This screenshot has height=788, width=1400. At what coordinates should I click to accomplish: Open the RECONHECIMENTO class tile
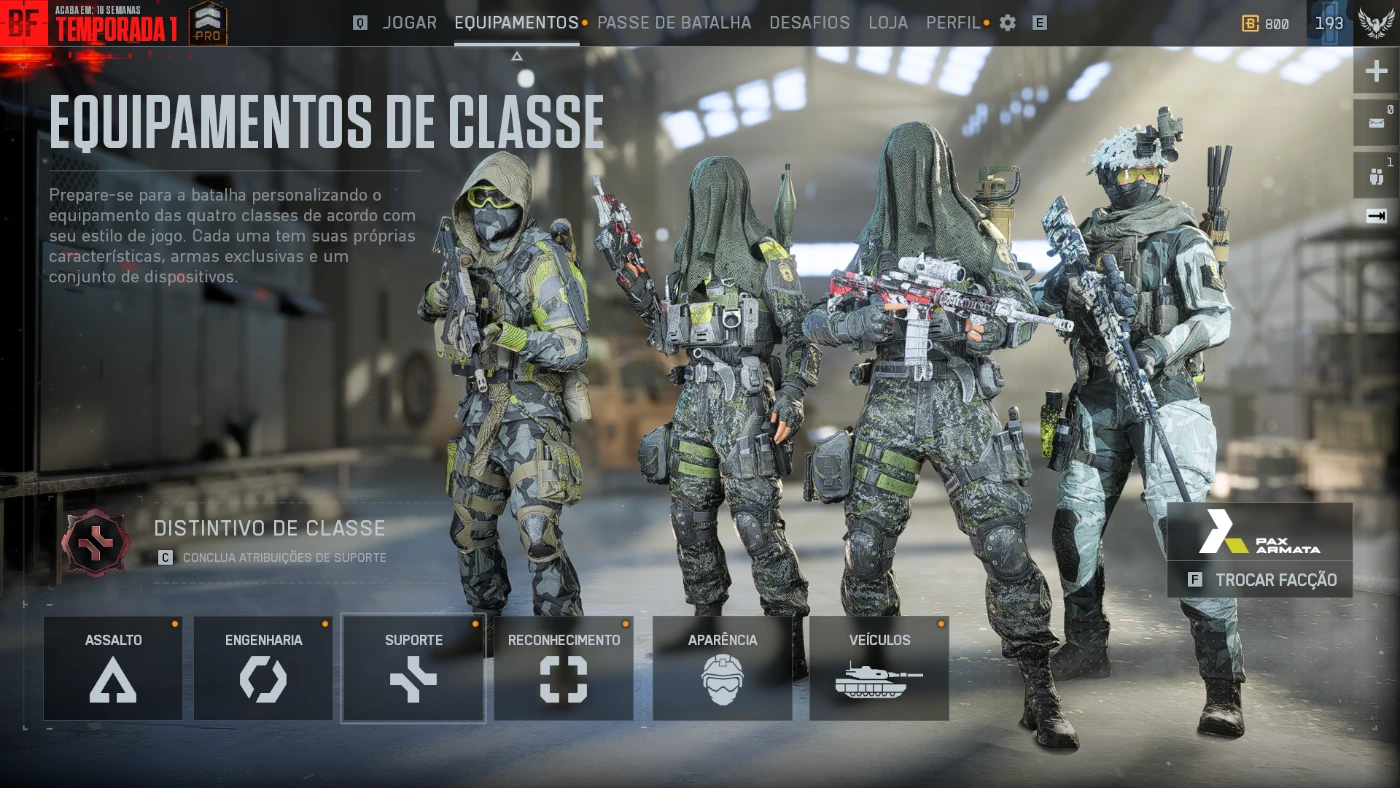(563, 668)
